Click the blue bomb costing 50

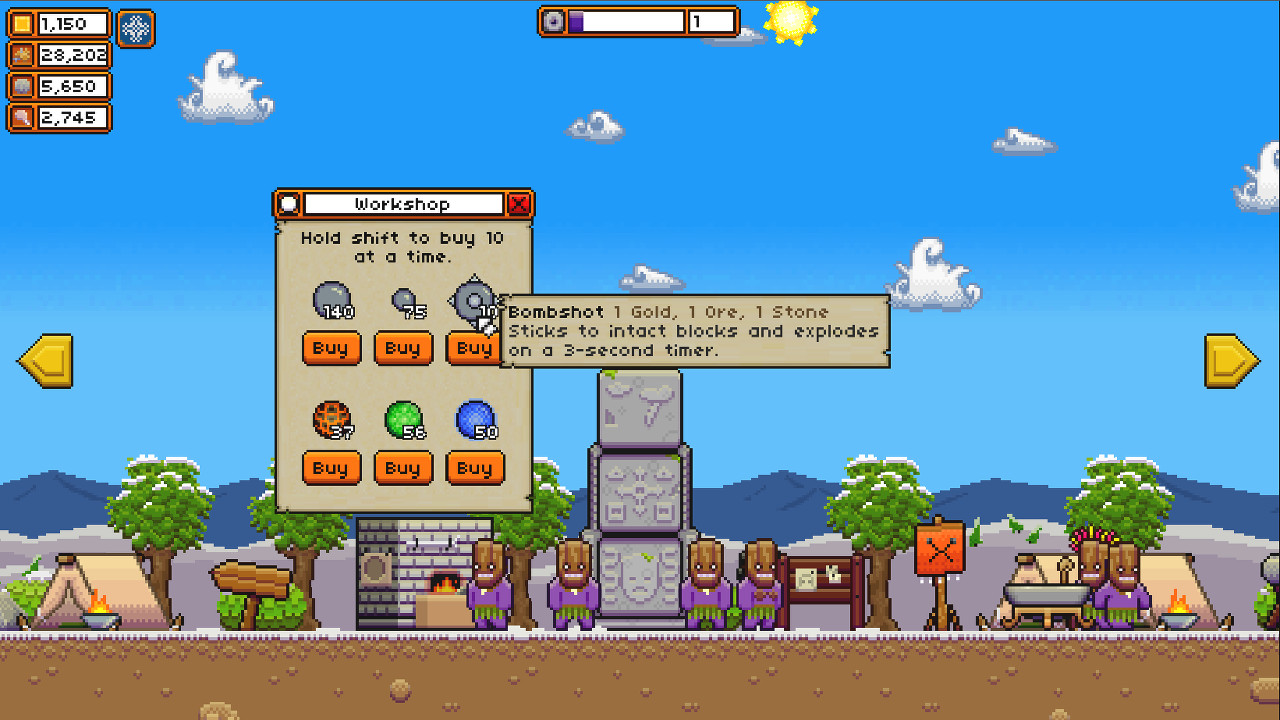pos(474,418)
